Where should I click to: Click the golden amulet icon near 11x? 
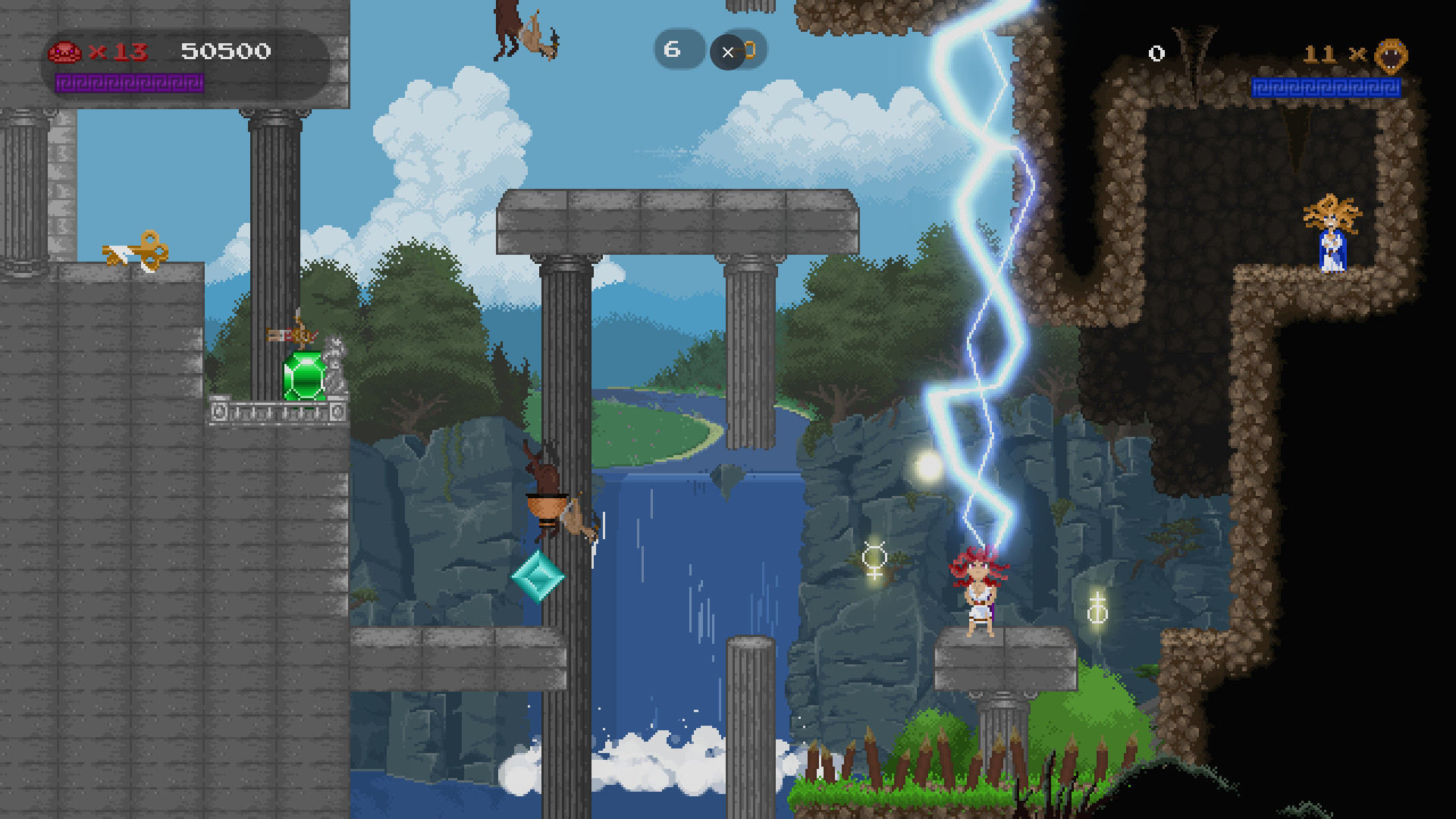(1392, 55)
